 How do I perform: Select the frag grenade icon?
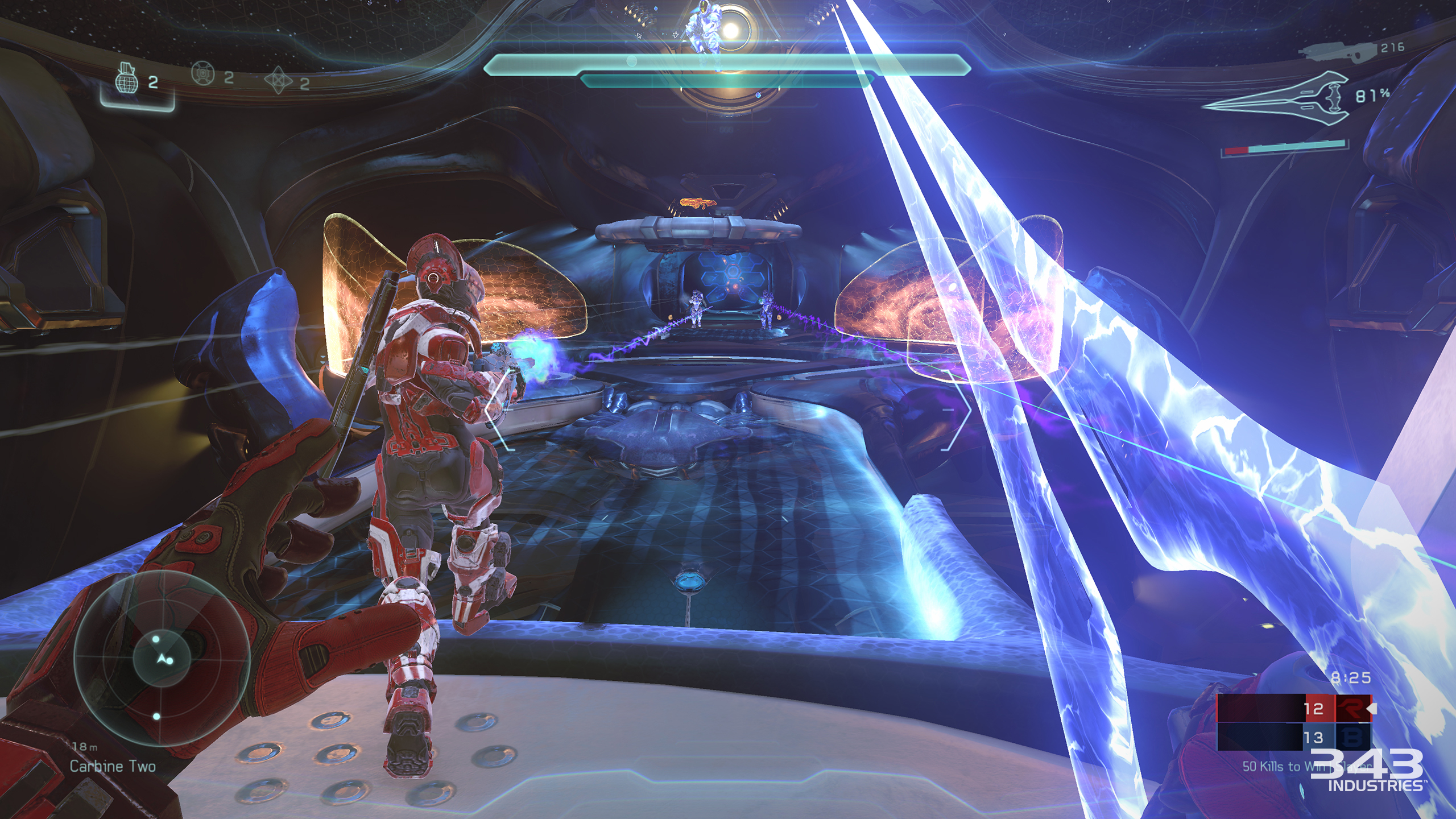pos(127,81)
